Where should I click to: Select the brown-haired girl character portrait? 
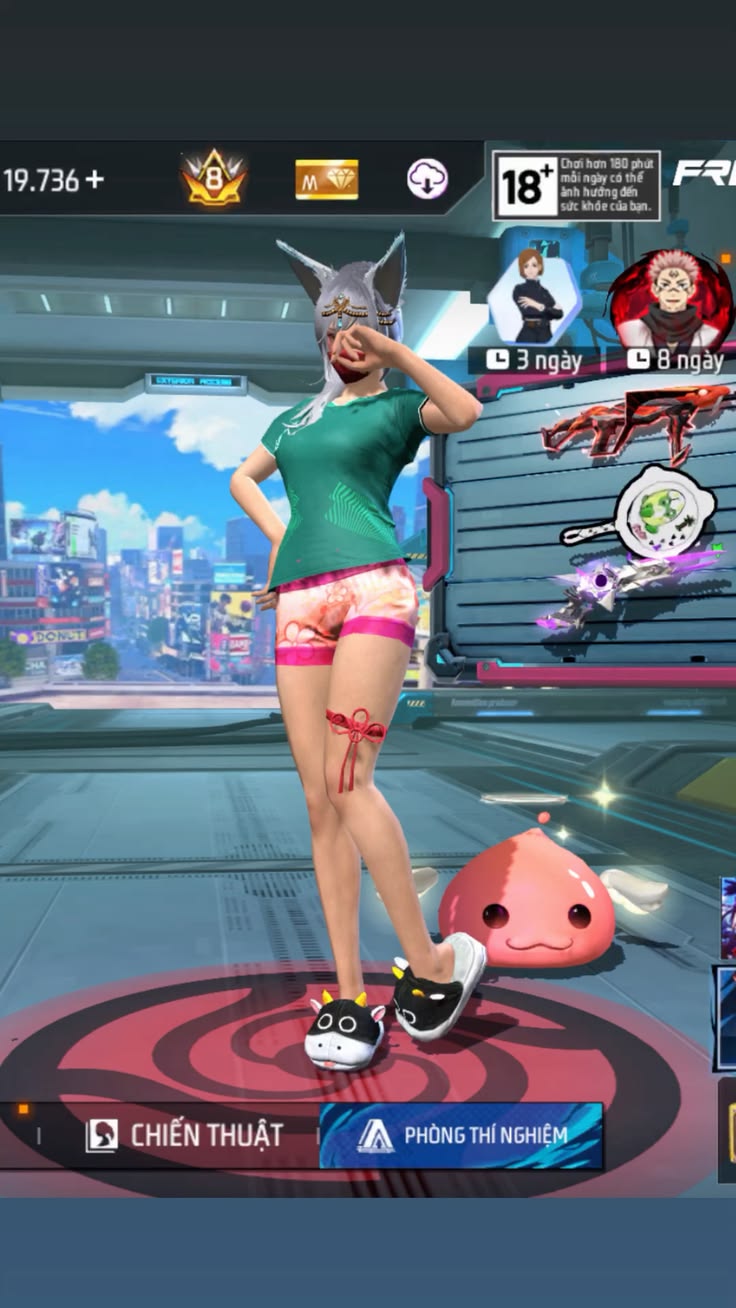[x=532, y=297]
